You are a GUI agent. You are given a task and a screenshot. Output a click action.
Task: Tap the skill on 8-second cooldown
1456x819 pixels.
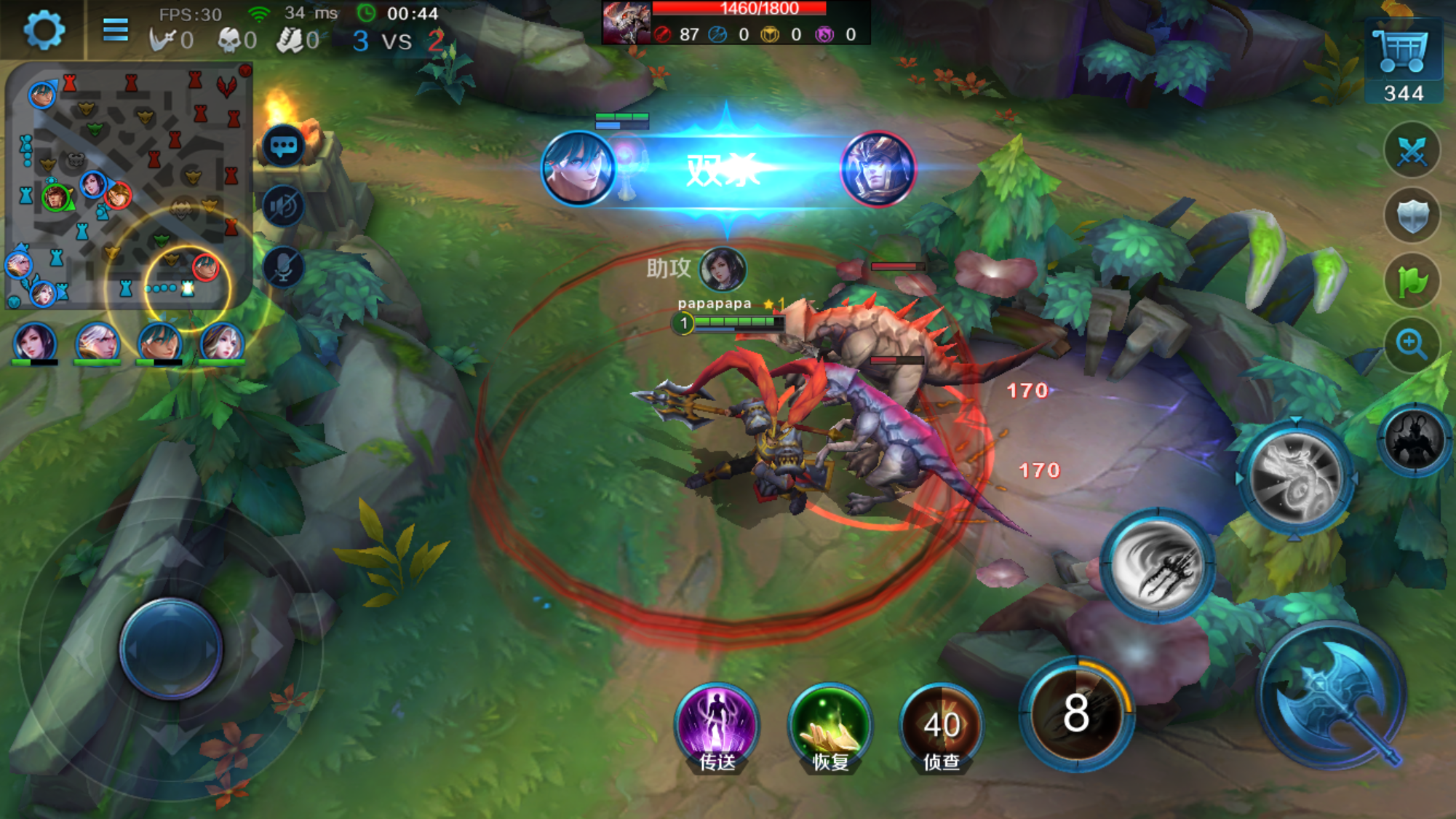point(1076,713)
